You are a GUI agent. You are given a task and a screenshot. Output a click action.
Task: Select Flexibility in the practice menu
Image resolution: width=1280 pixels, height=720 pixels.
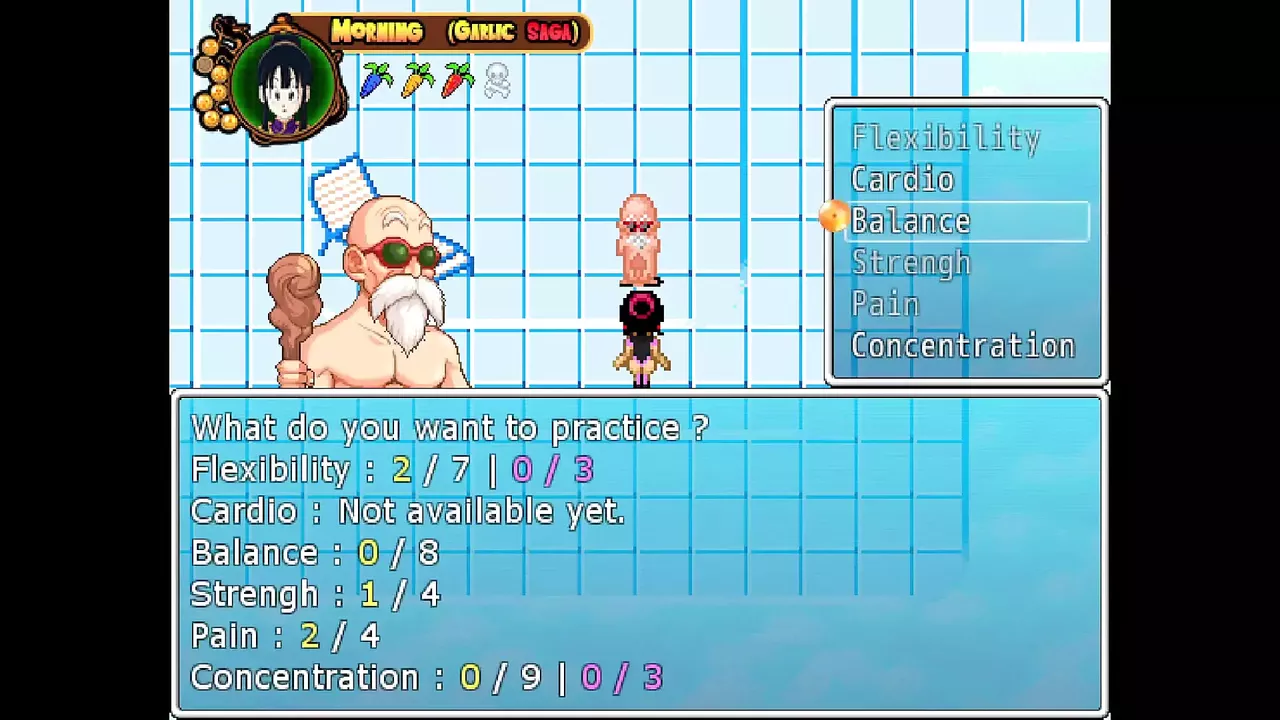945,138
